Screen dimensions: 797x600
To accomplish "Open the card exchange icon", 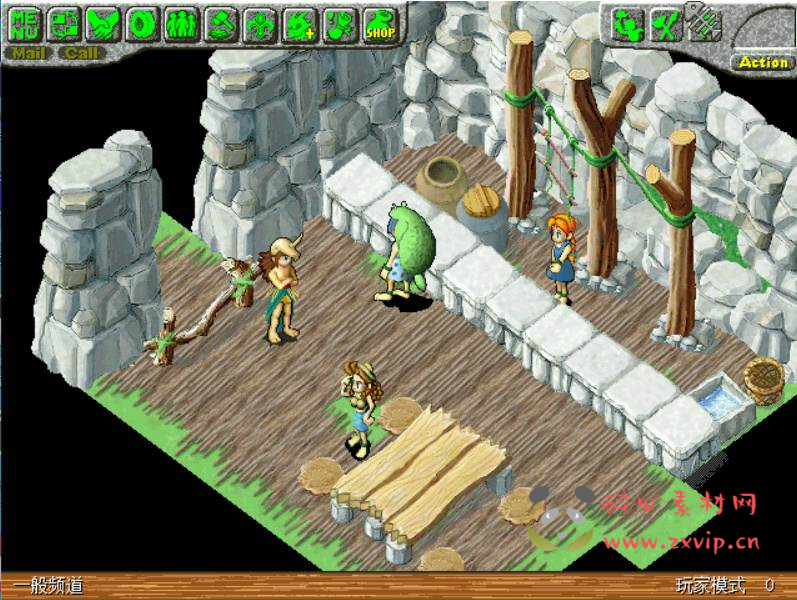I will pyautogui.click(x=63, y=23).
